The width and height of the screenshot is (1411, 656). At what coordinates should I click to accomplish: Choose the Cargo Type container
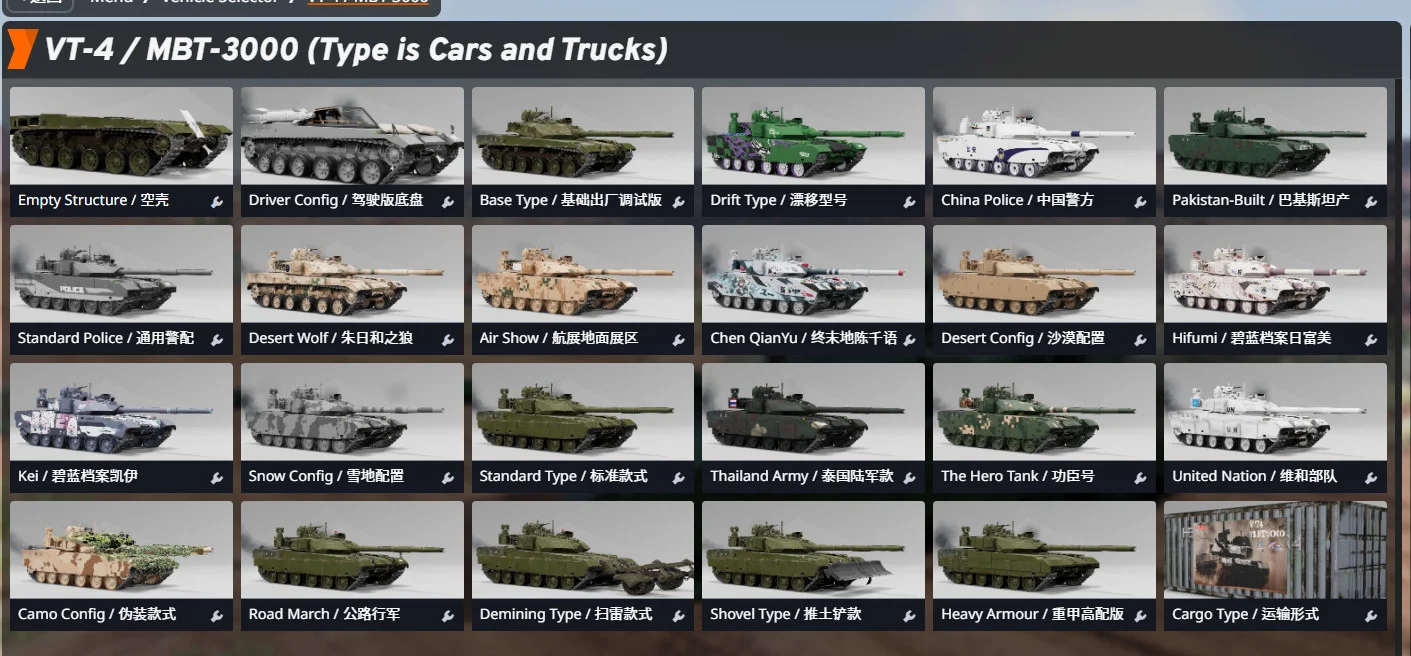click(1275, 552)
